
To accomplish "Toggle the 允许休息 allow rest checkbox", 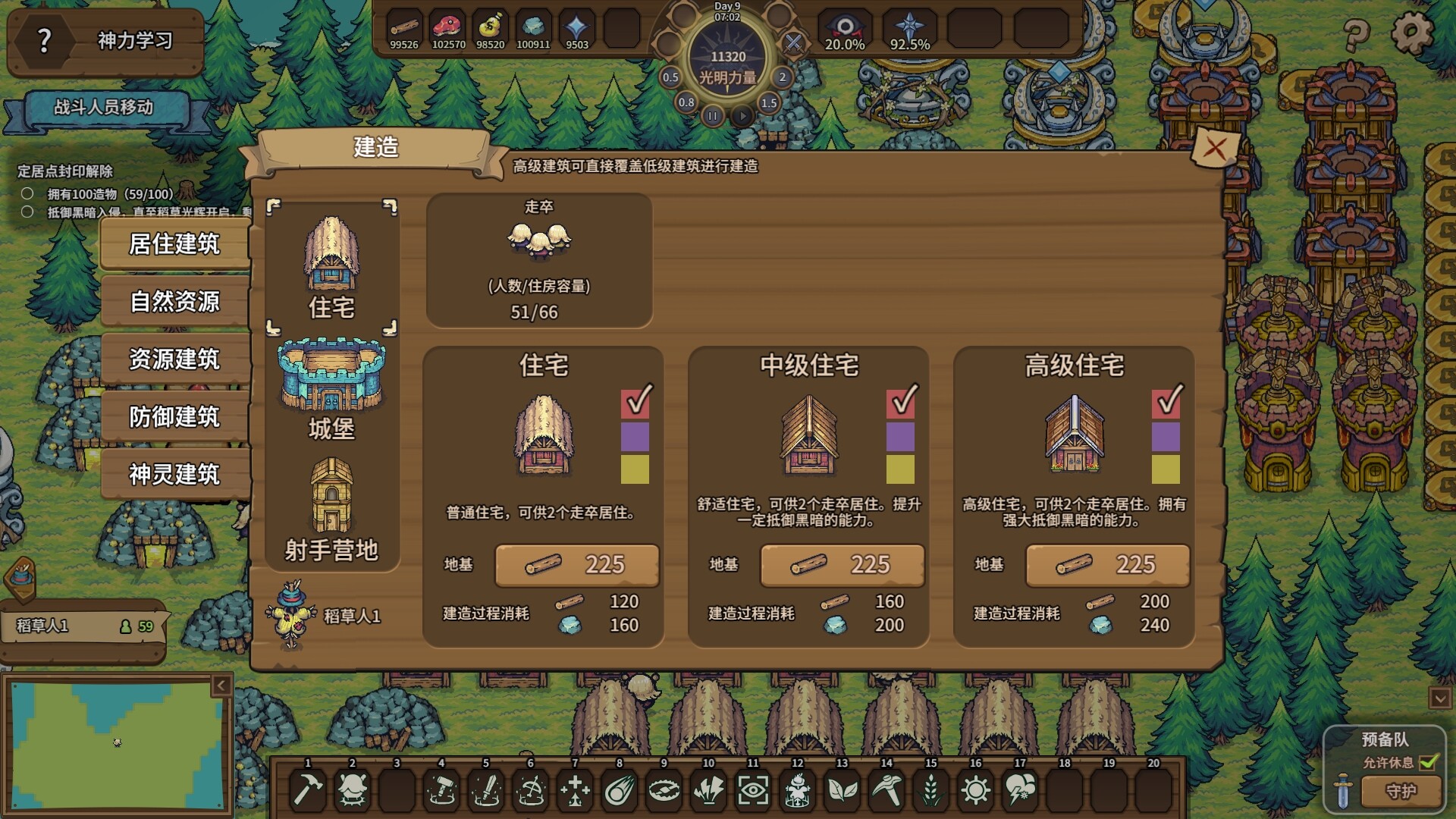I will (1429, 762).
